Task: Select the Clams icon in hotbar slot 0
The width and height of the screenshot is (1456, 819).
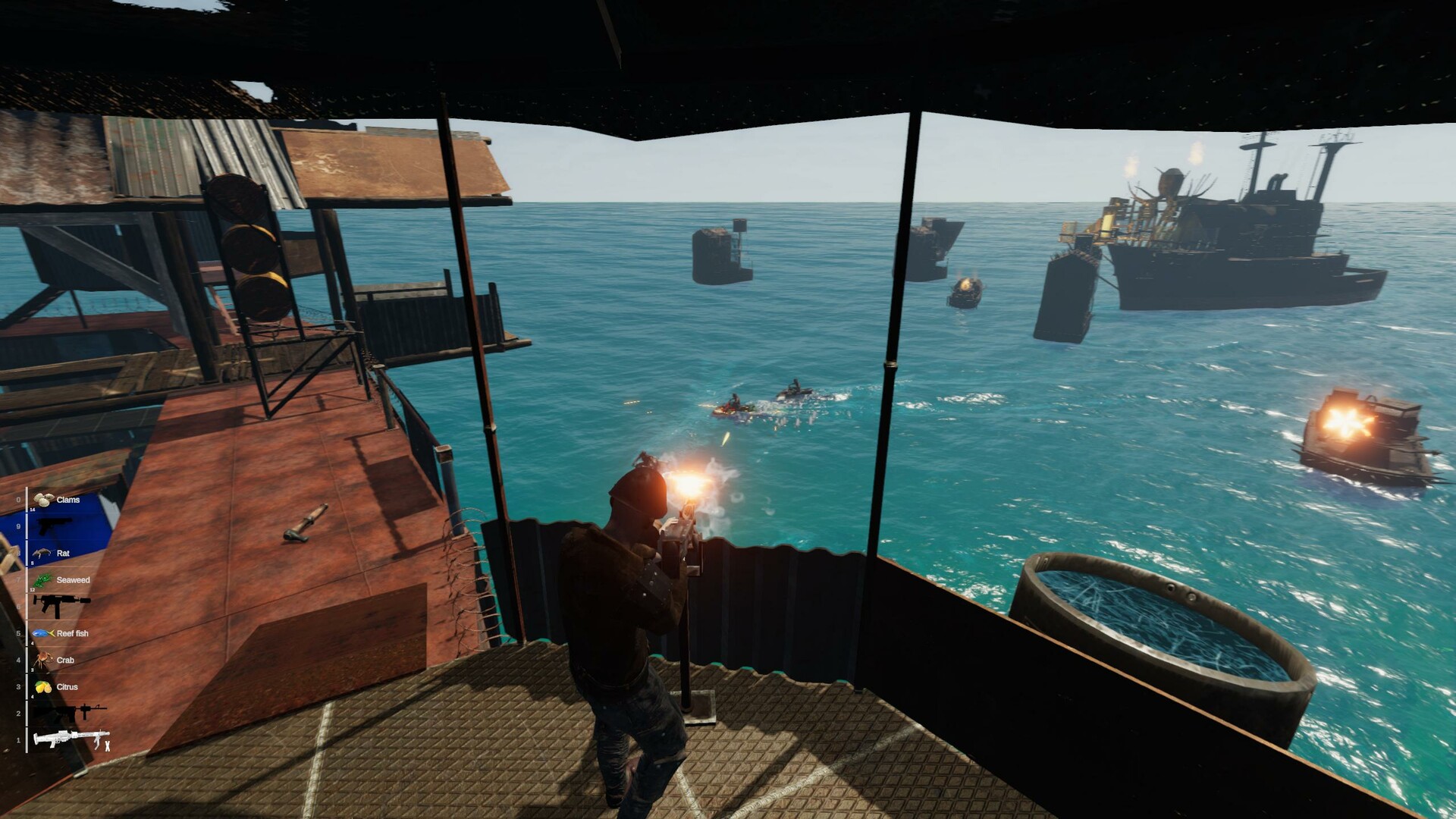Action: [44, 499]
